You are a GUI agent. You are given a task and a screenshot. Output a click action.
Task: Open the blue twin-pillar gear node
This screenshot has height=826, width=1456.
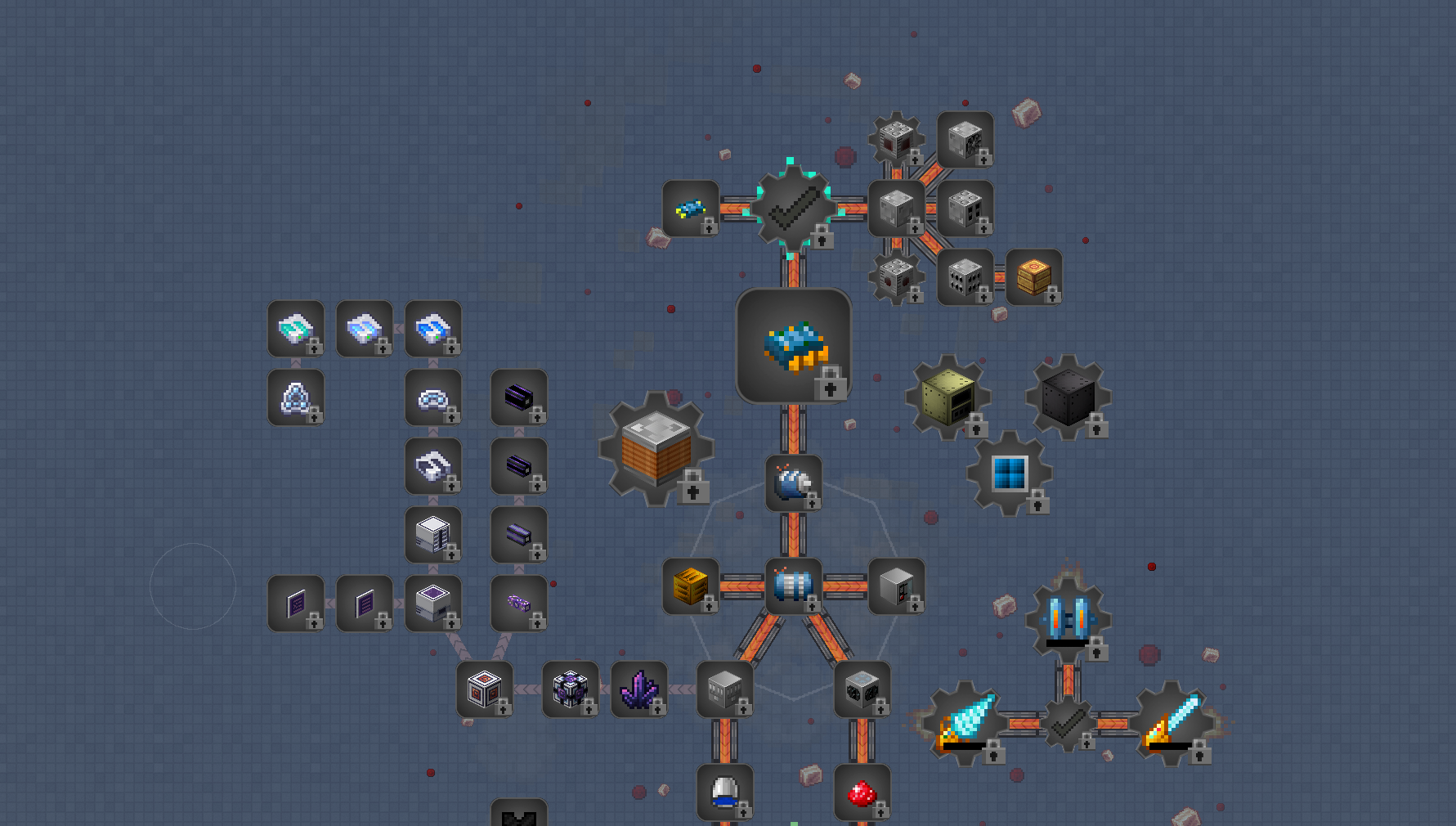tap(1068, 619)
